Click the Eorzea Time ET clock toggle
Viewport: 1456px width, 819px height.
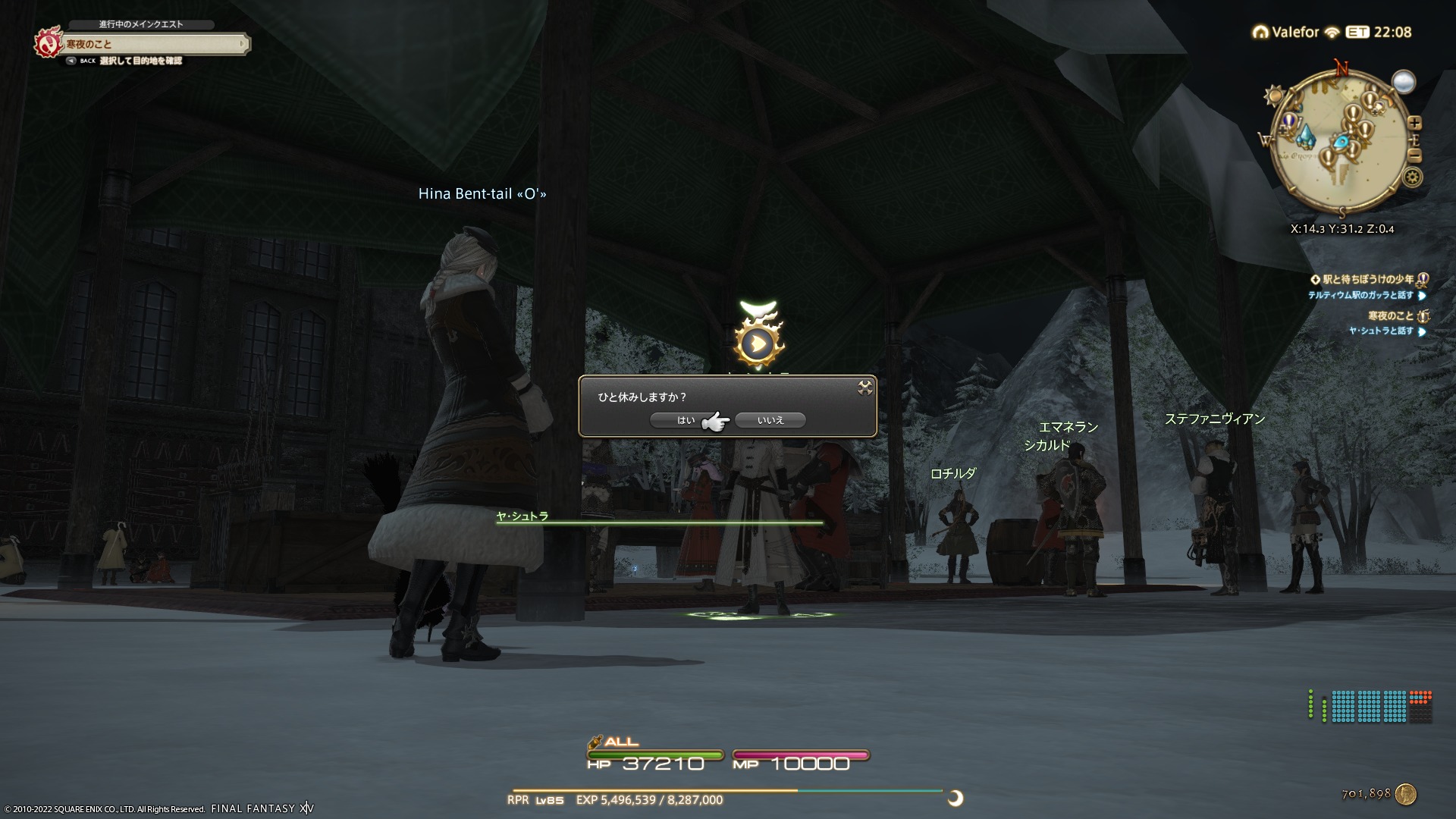click(1357, 32)
